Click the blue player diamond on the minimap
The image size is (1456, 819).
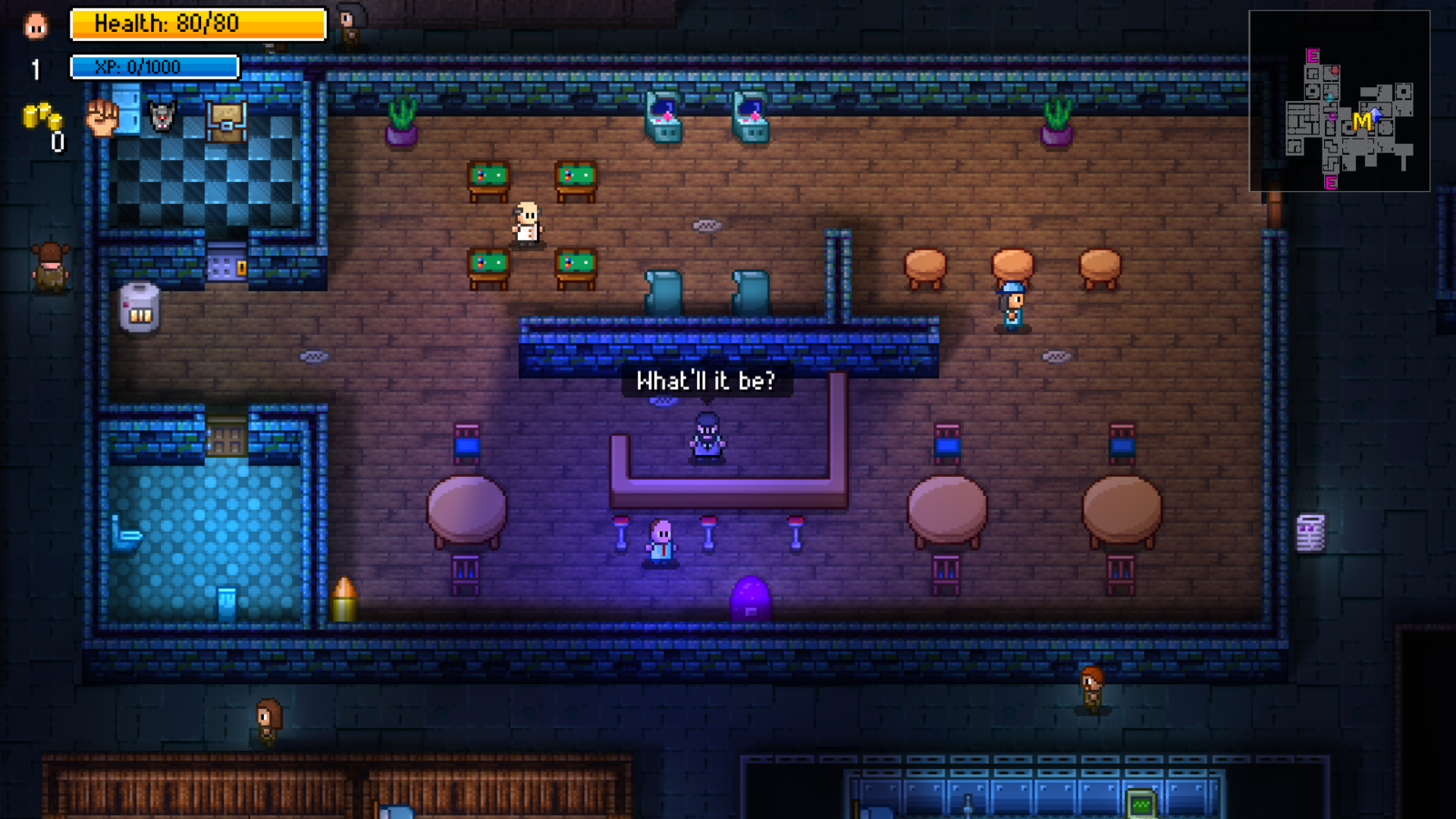[x=1376, y=115]
